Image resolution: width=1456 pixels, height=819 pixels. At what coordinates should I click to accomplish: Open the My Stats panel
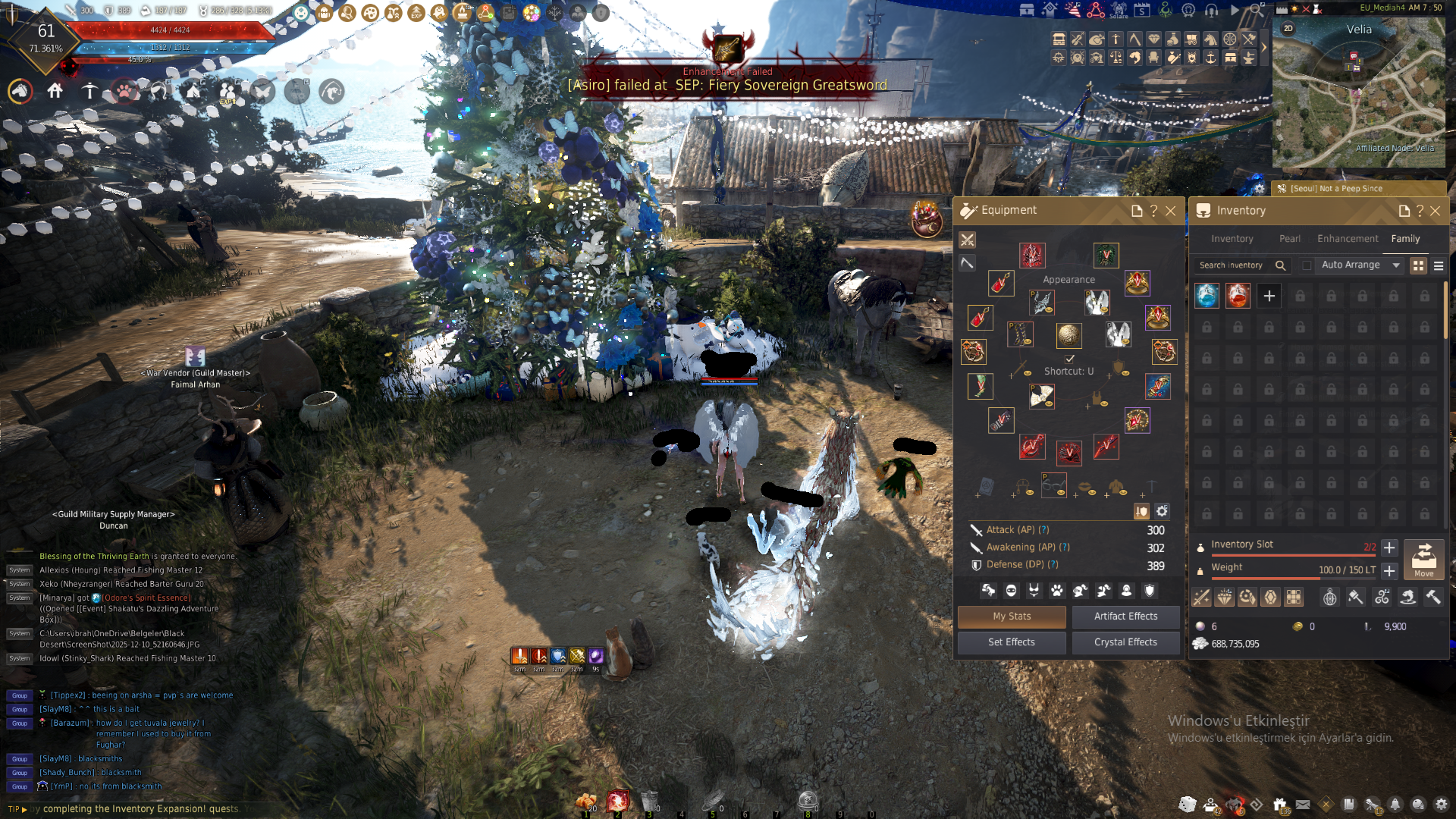(1012, 617)
